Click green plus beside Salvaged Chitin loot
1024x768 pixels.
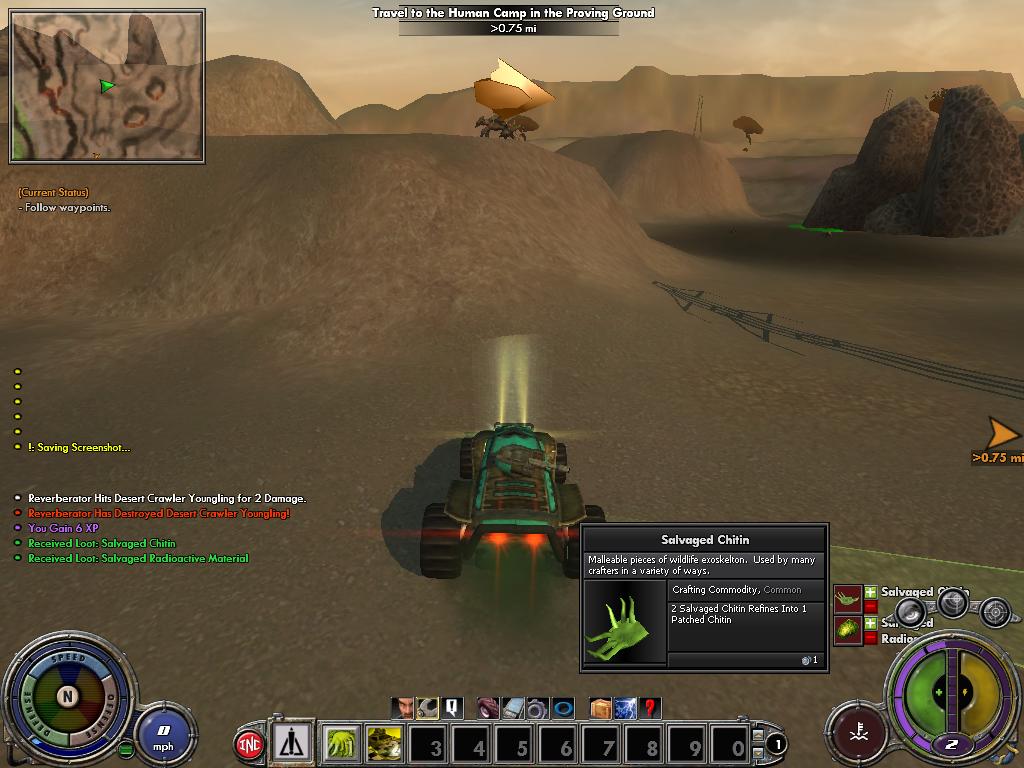point(870,592)
